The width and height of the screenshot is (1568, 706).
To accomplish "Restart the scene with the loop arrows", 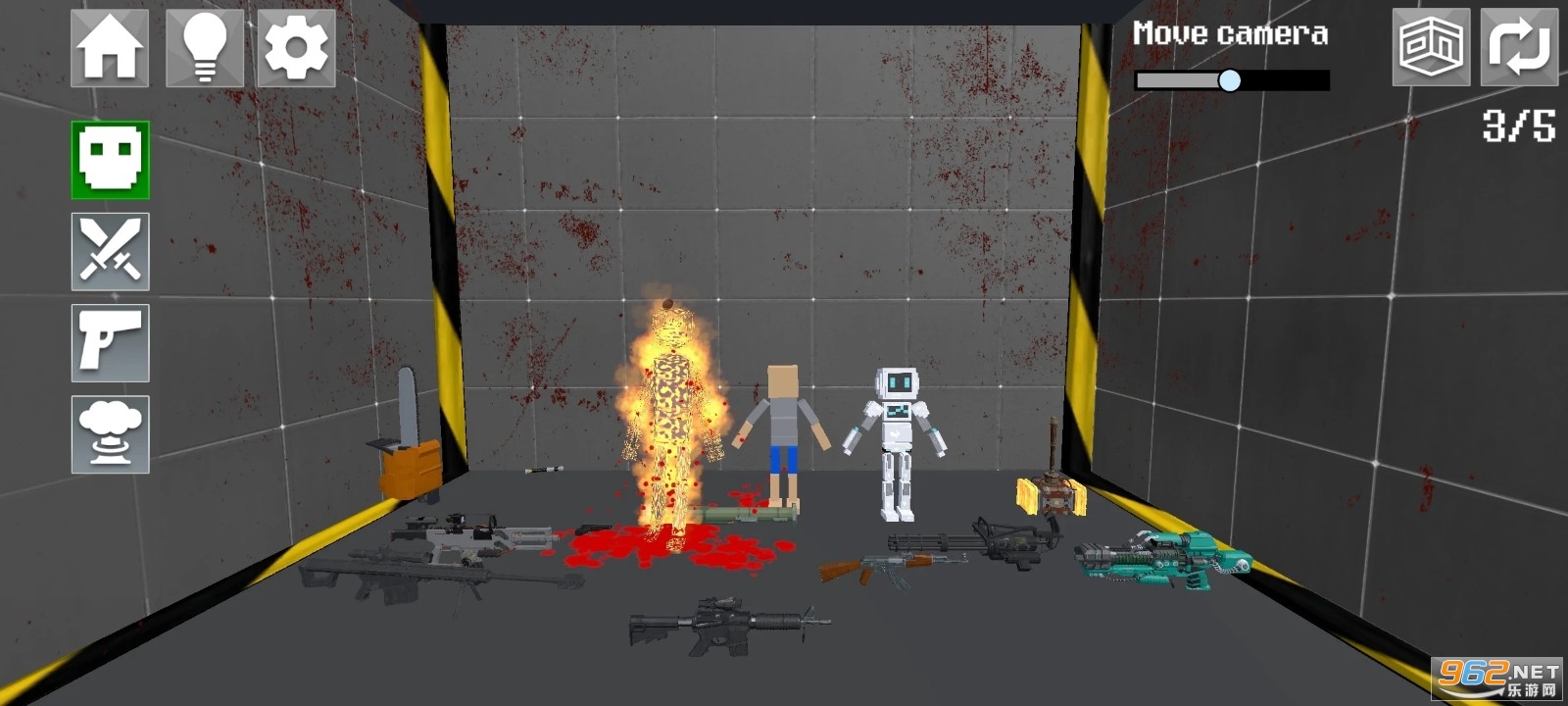I will point(1520,47).
